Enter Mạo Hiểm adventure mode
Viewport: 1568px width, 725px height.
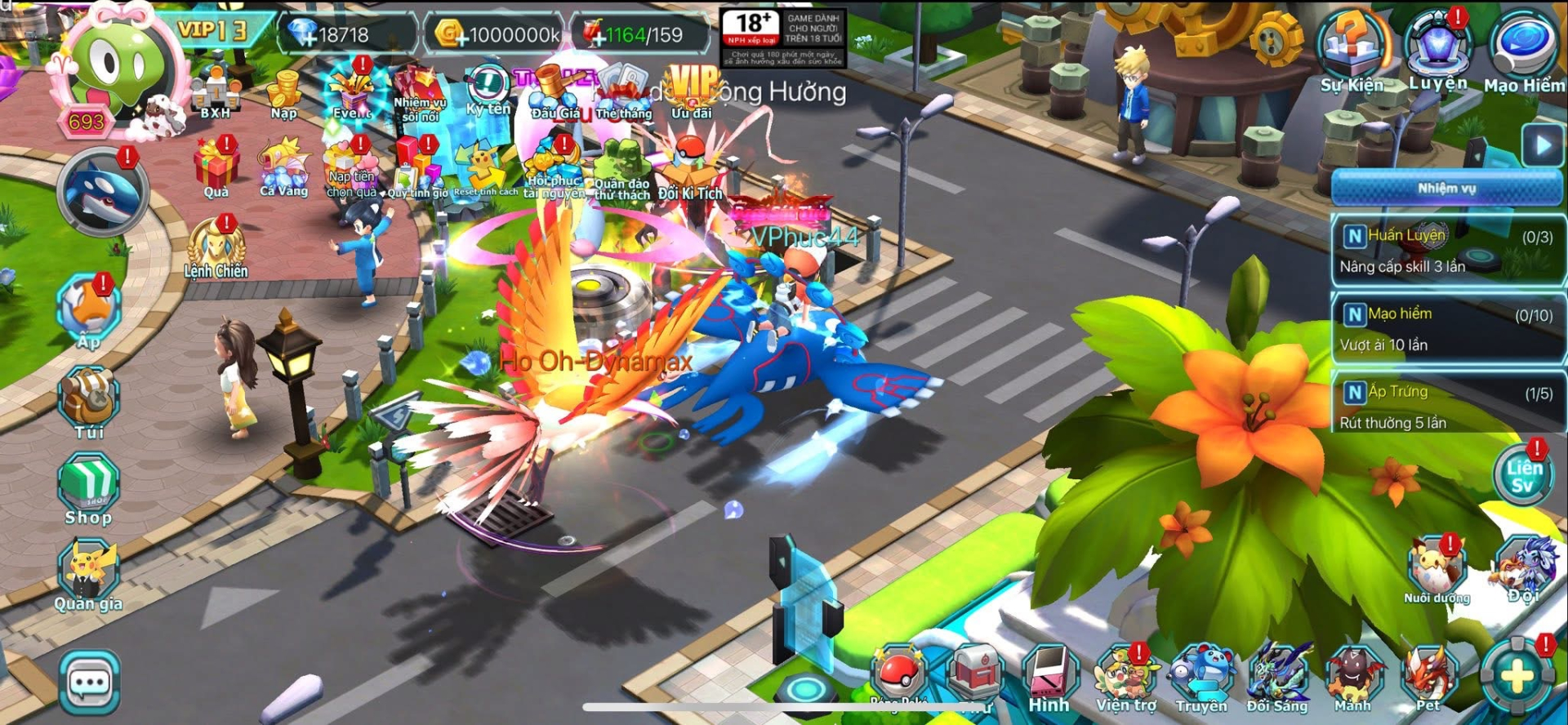[1523, 49]
